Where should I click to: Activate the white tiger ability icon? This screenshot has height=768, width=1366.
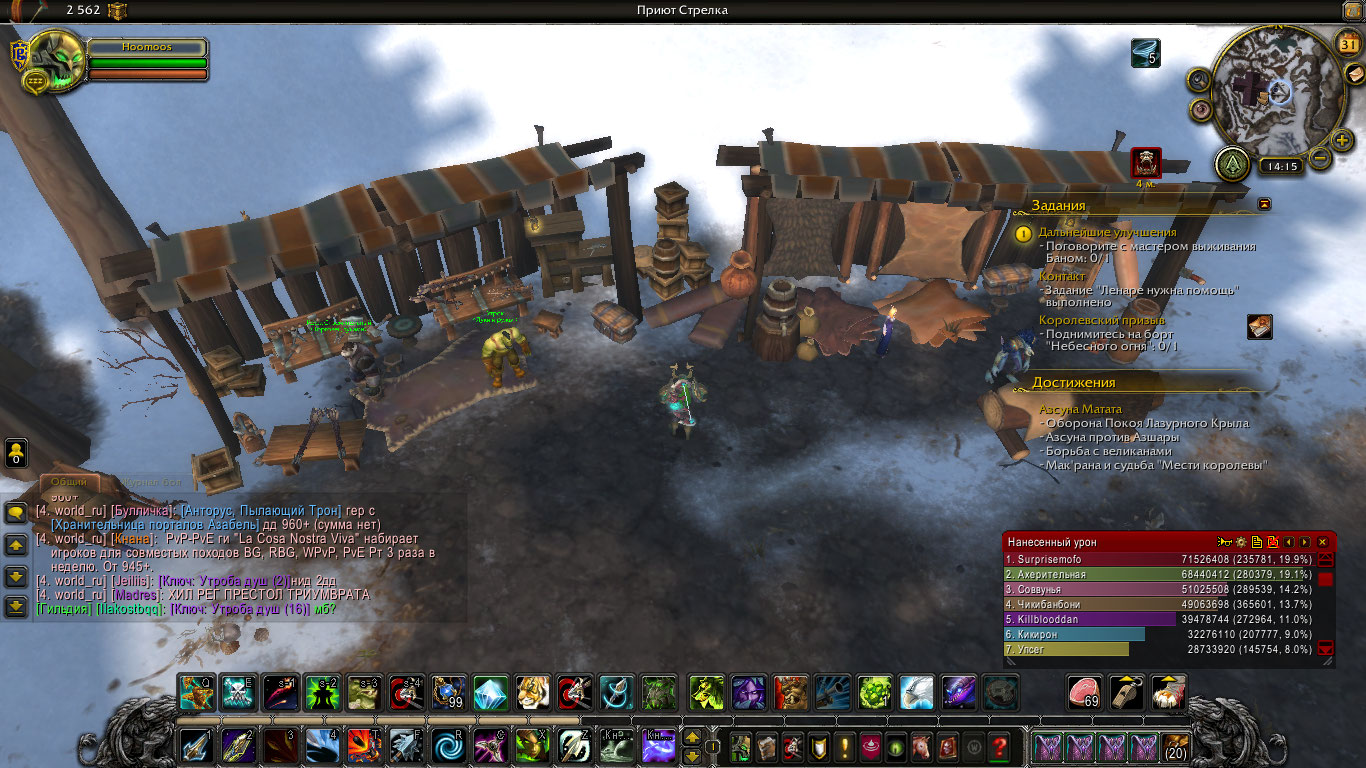532,693
